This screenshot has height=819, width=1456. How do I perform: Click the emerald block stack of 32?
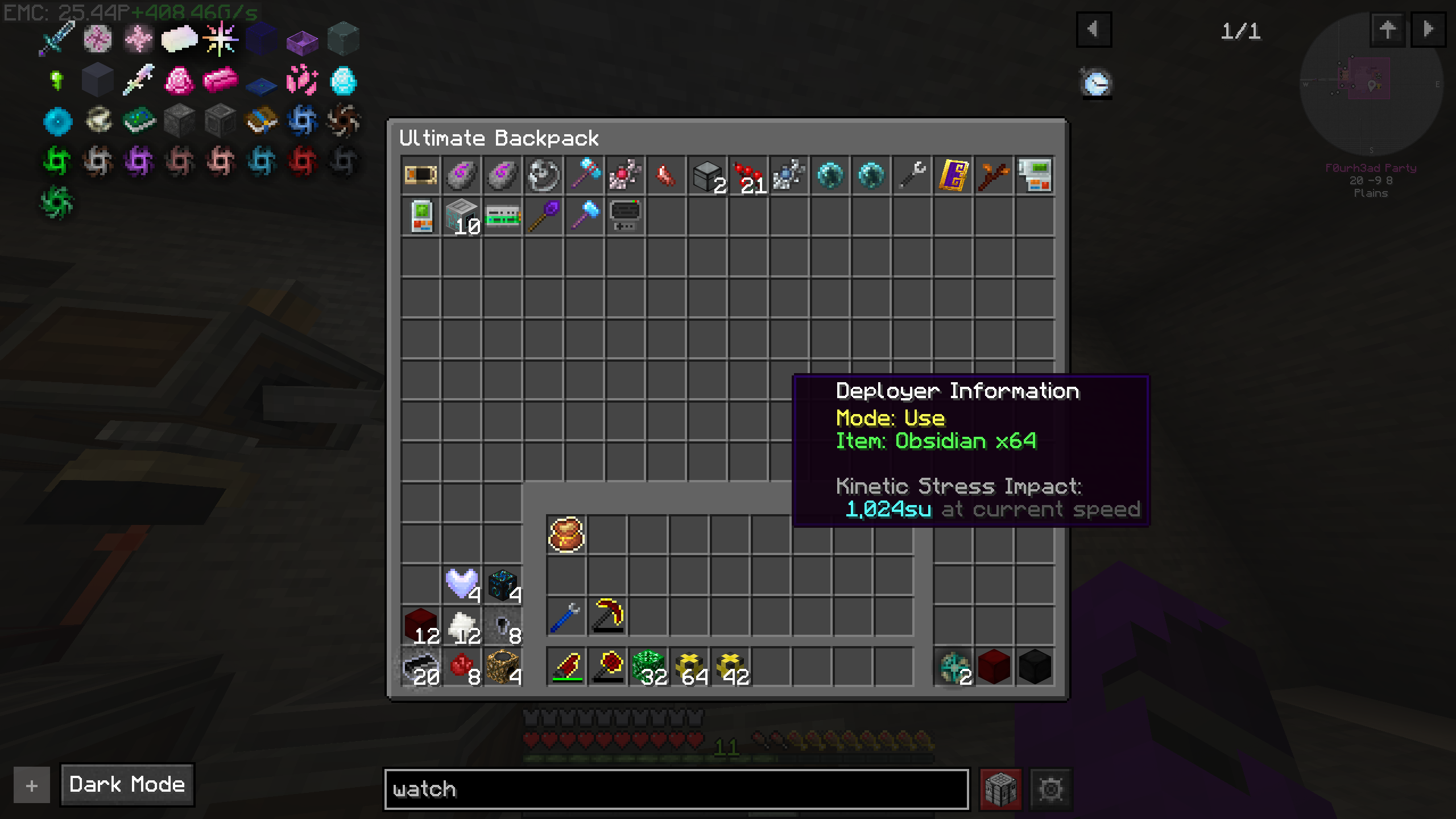(648, 667)
